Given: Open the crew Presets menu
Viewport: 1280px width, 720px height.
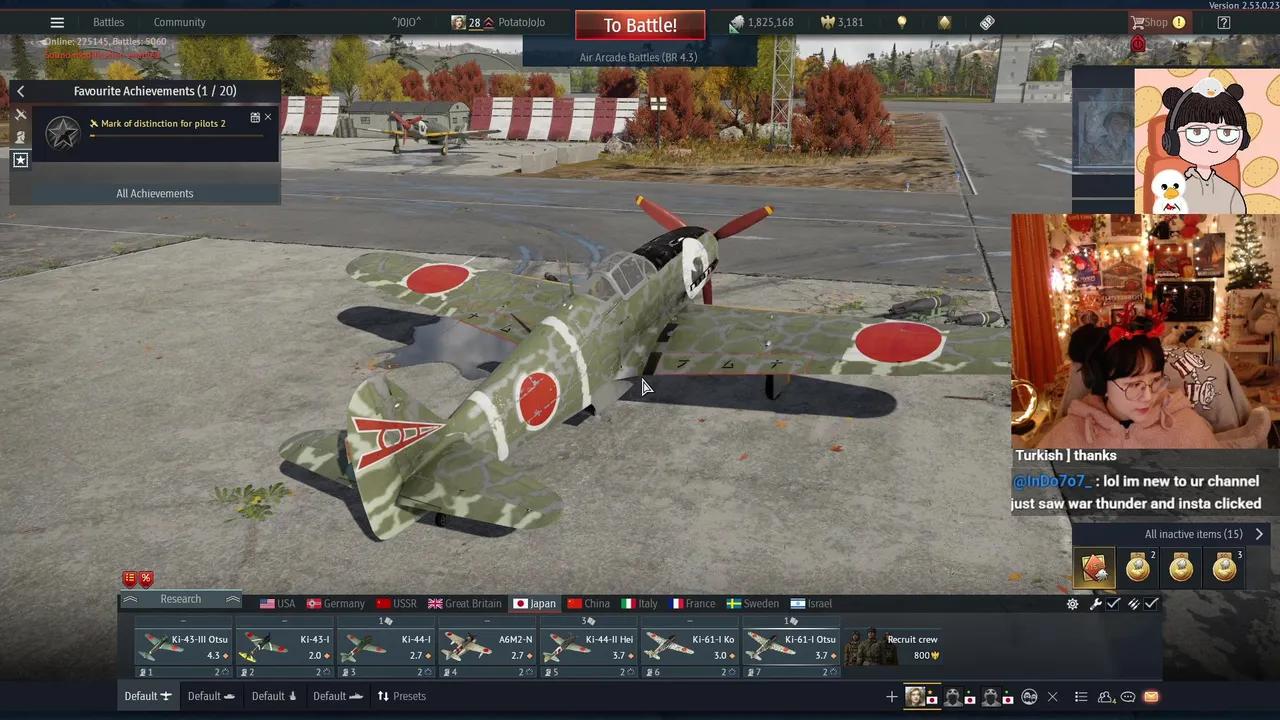Looking at the screenshot, I should point(401,696).
